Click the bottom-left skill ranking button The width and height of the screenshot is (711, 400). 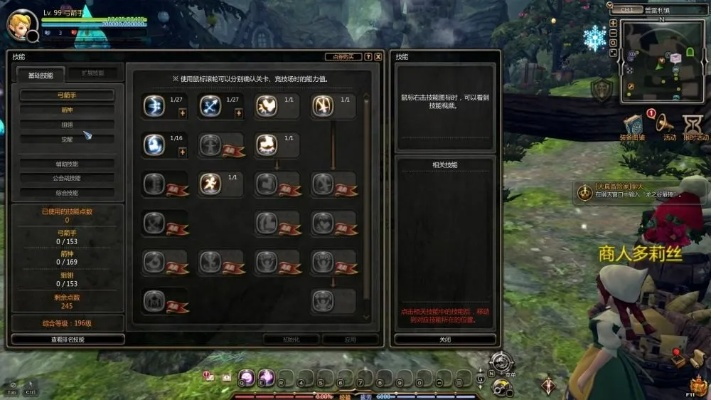[67, 339]
